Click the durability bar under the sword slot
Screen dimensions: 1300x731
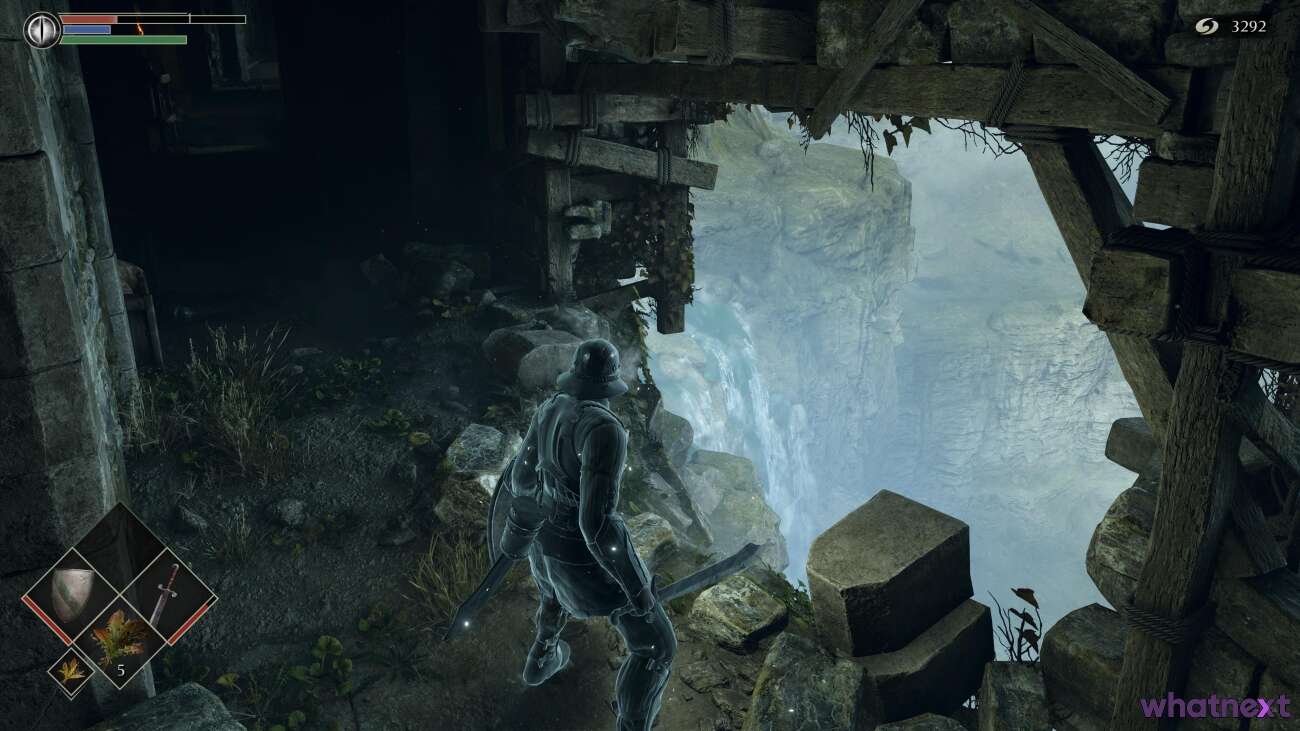point(190,622)
